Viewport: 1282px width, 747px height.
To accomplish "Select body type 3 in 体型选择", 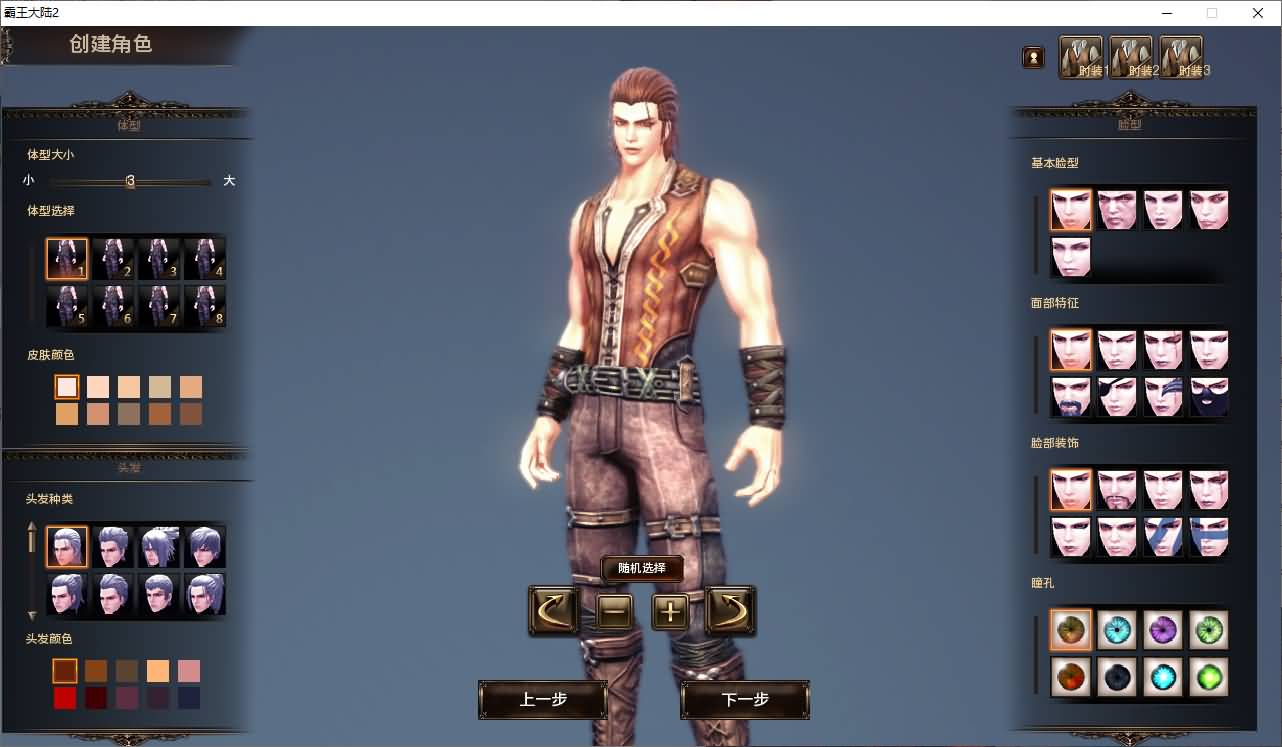I will point(159,257).
